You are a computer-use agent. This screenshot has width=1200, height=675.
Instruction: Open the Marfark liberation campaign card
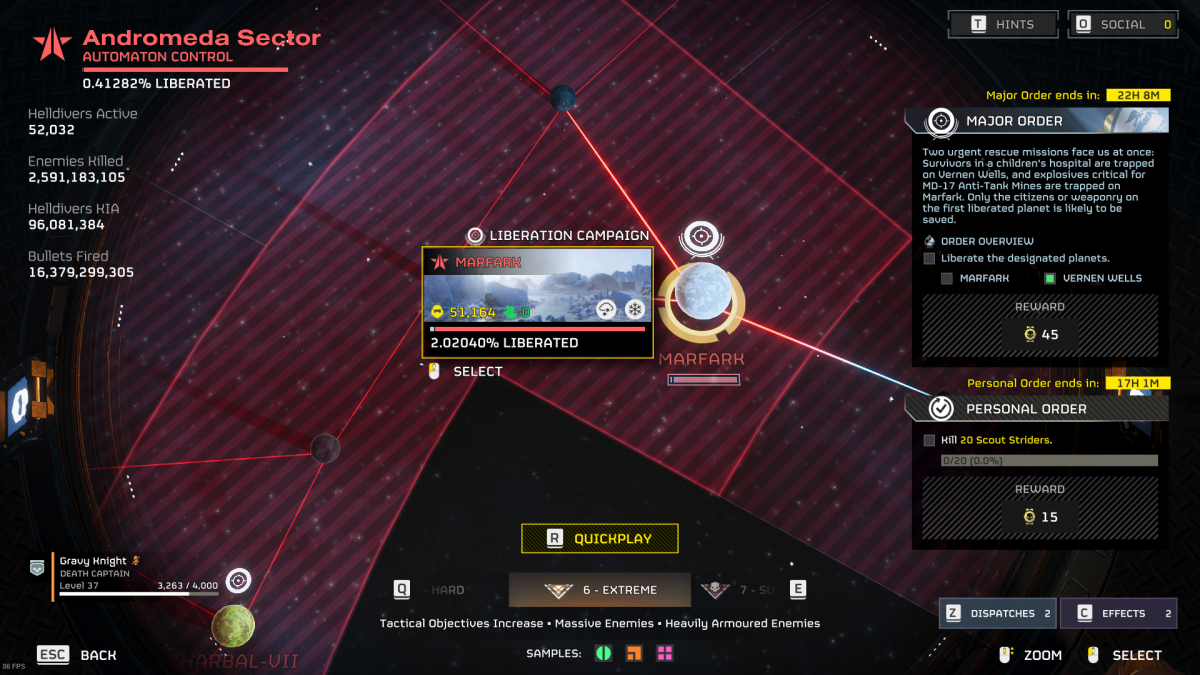(538, 302)
